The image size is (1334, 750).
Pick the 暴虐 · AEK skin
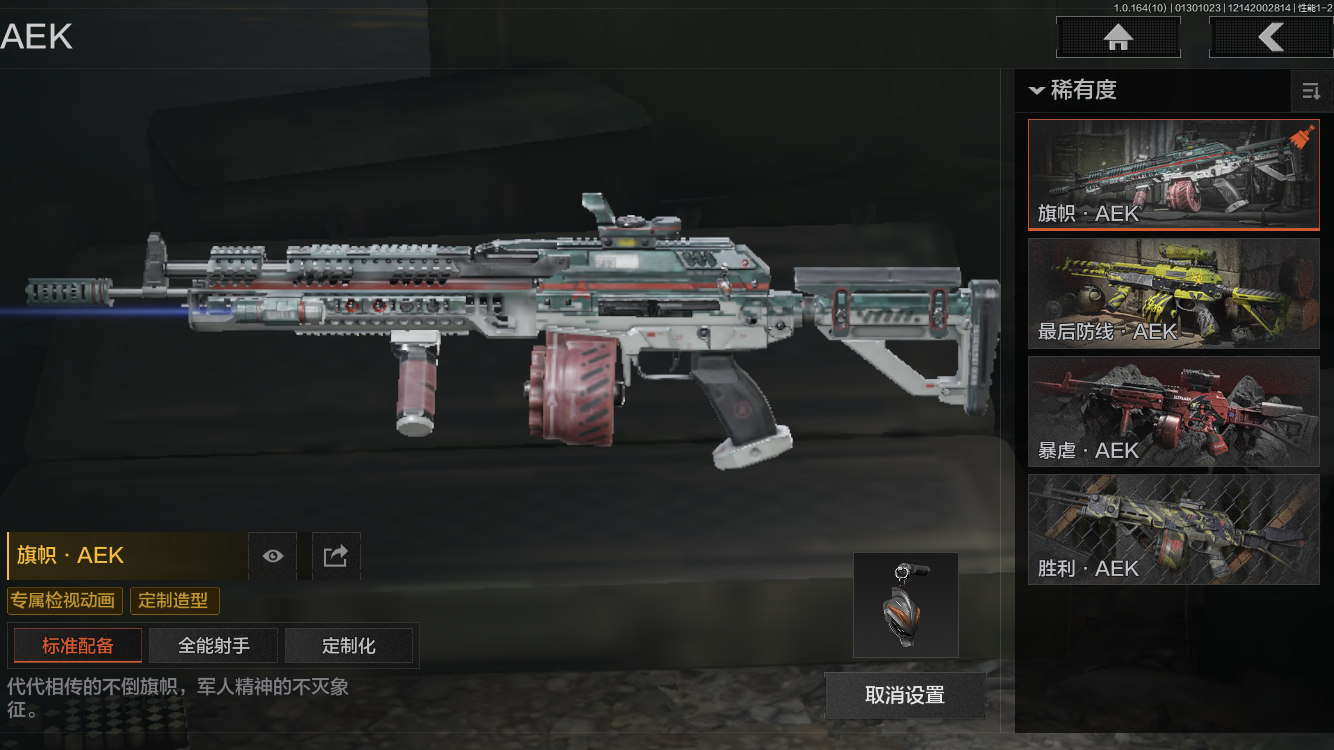coord(1173,411)
